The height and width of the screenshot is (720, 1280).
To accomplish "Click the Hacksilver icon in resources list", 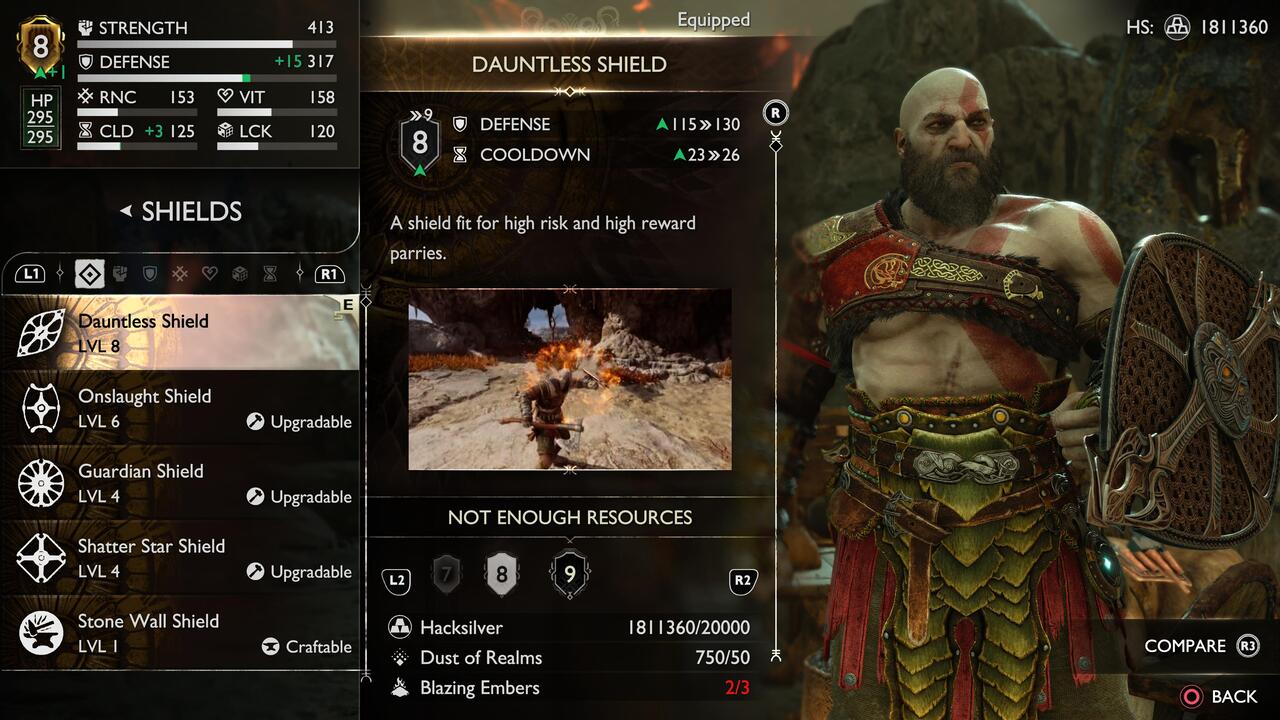I will (x=400, y=627).
